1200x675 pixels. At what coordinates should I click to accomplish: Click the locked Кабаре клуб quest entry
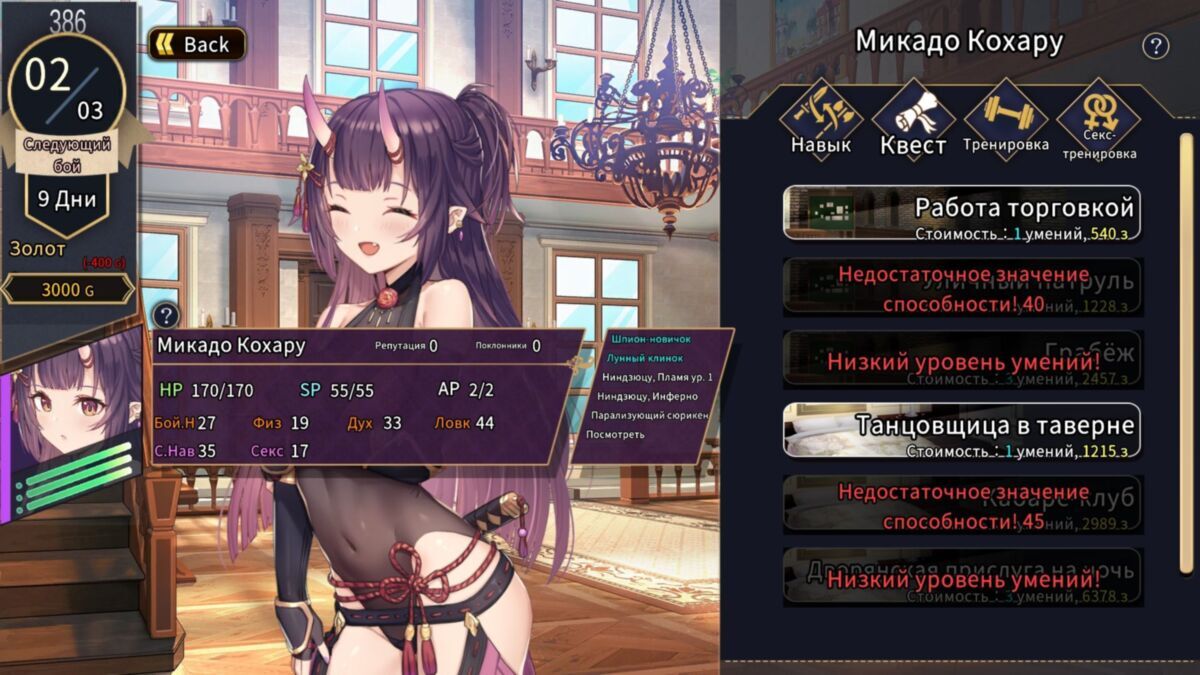[961, 503]
